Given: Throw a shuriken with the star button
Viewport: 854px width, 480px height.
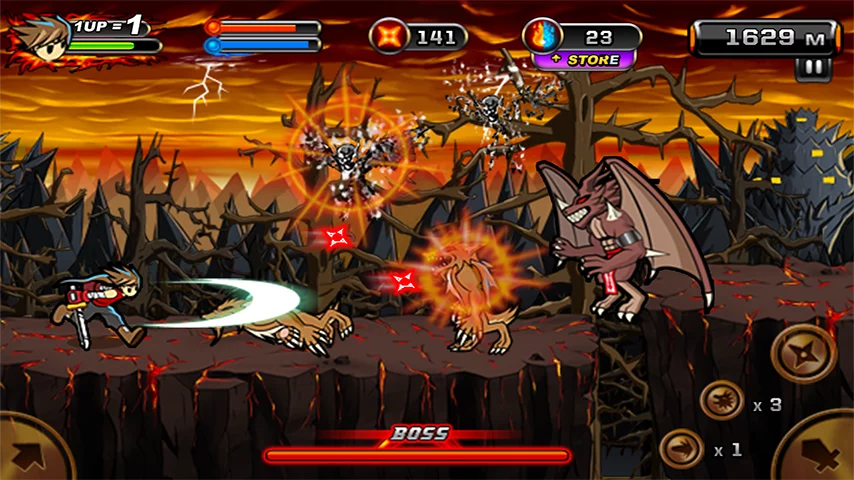Looking at the screenshot, I should point(804,352).
